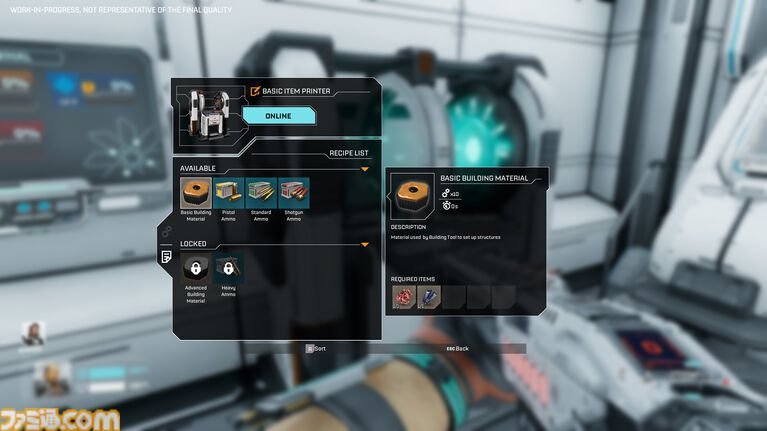
Task: Select the Shotgun Ammo recipe
Action: tap(294, 194)
